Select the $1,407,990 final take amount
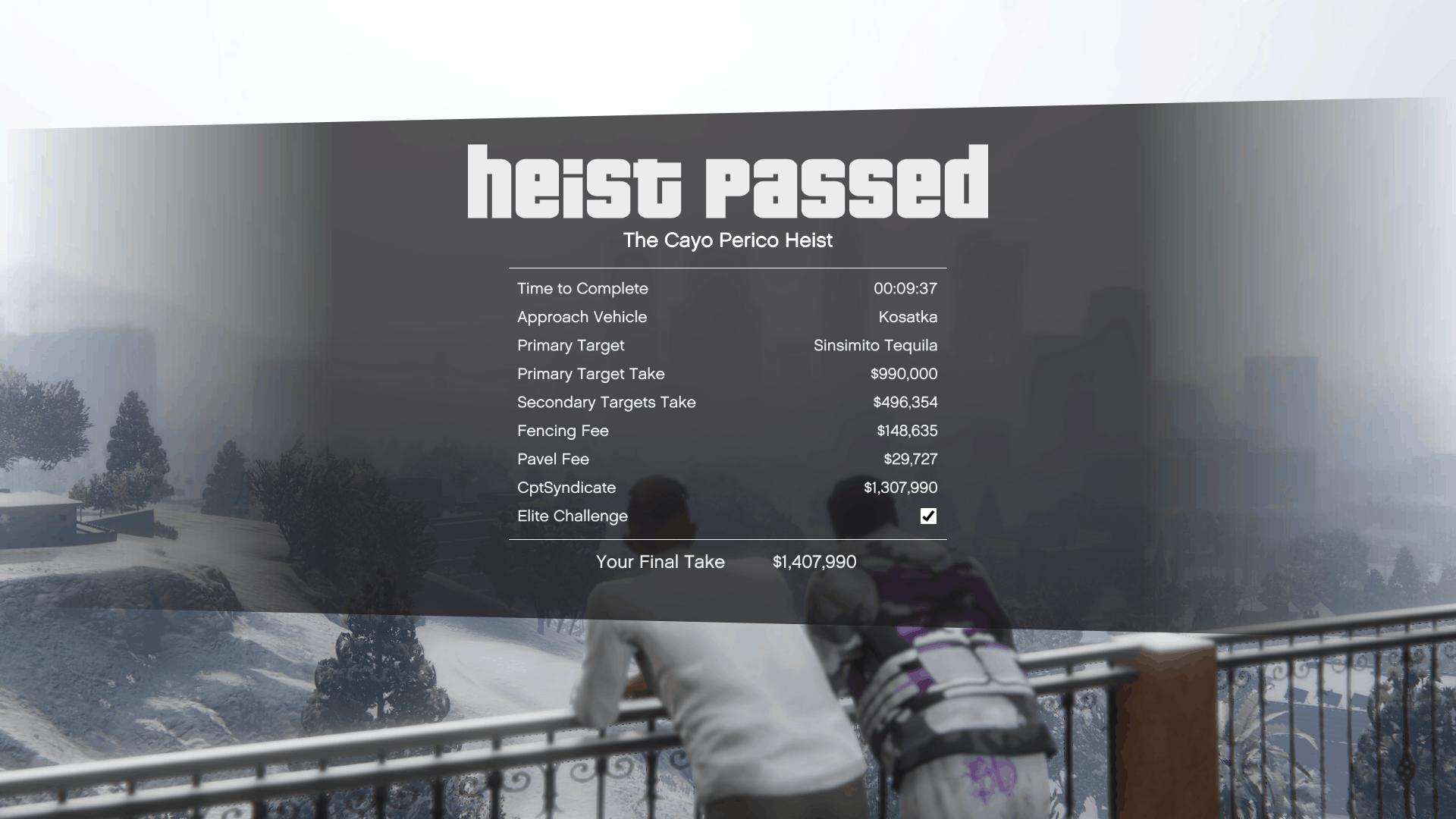This screenshot has height=819, width=1456. 813,563
